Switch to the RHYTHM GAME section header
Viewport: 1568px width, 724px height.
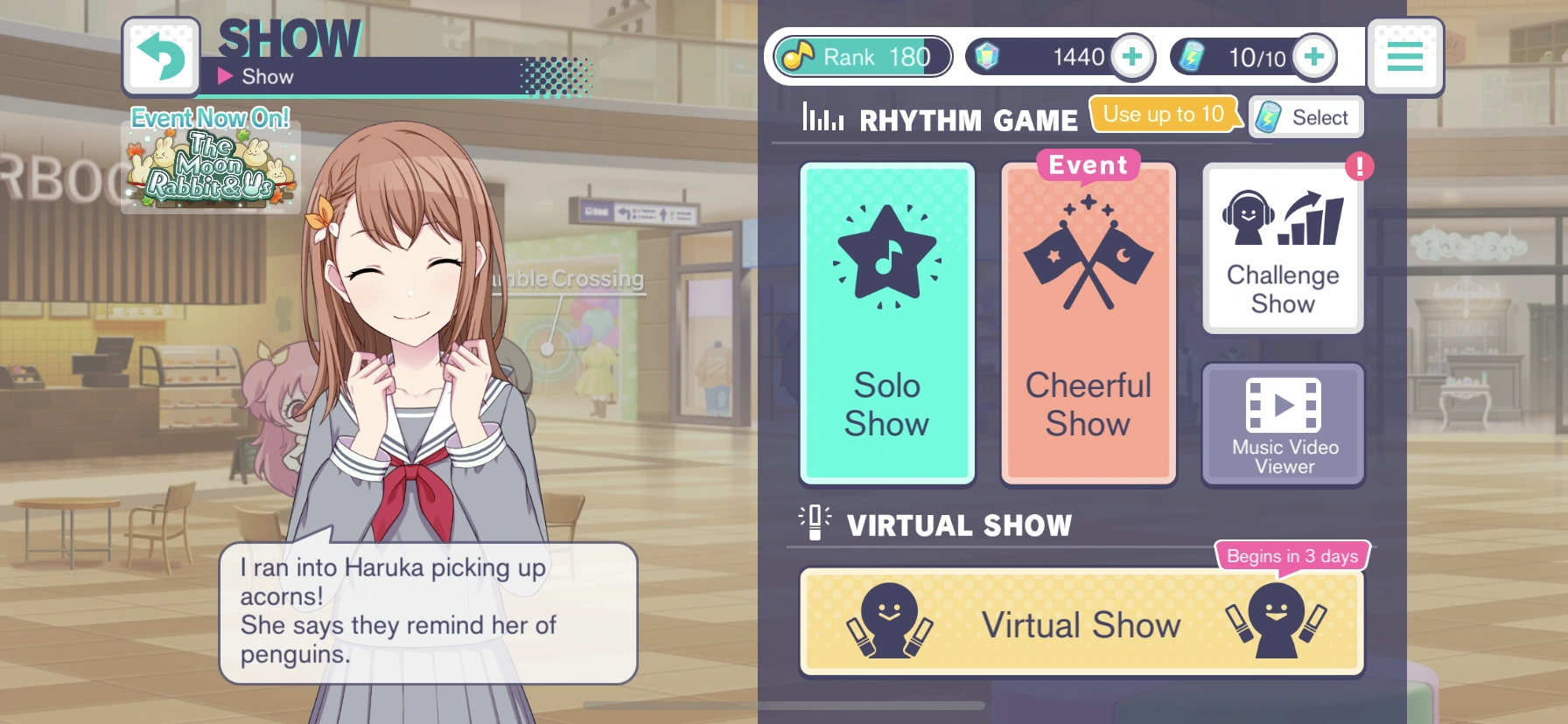pos(969,119)
